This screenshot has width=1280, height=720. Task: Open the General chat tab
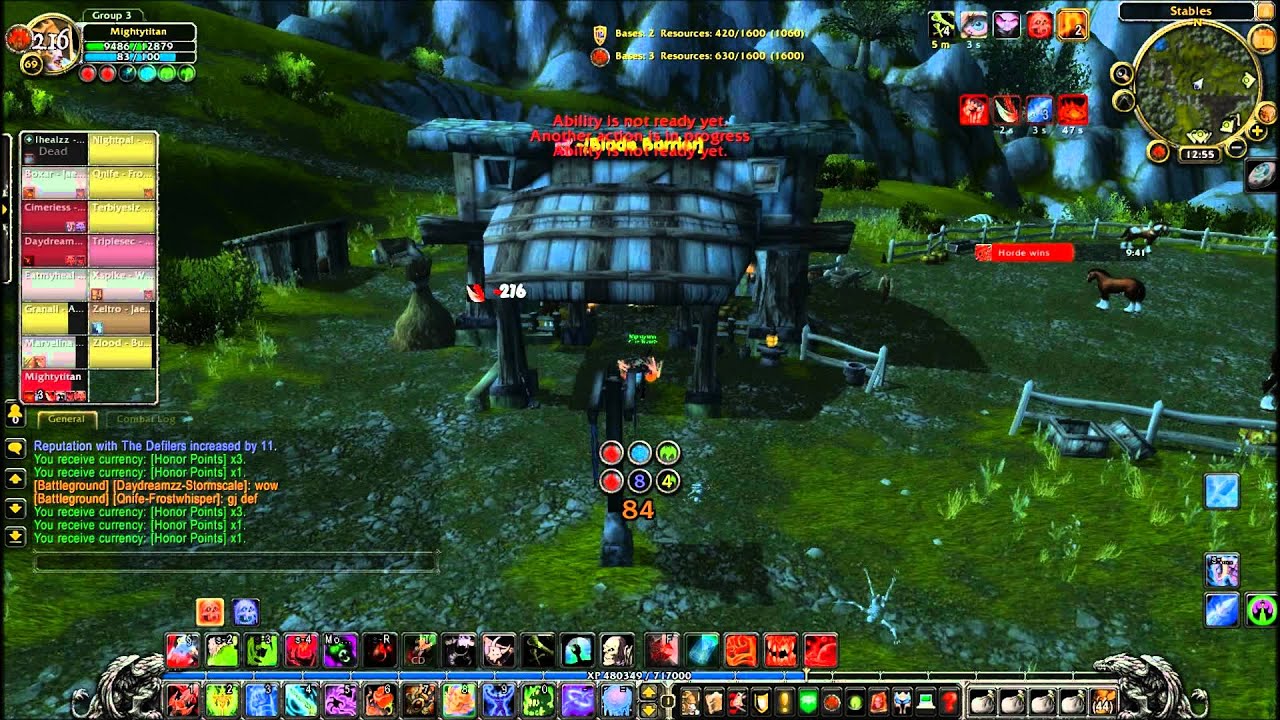[67, 419]
